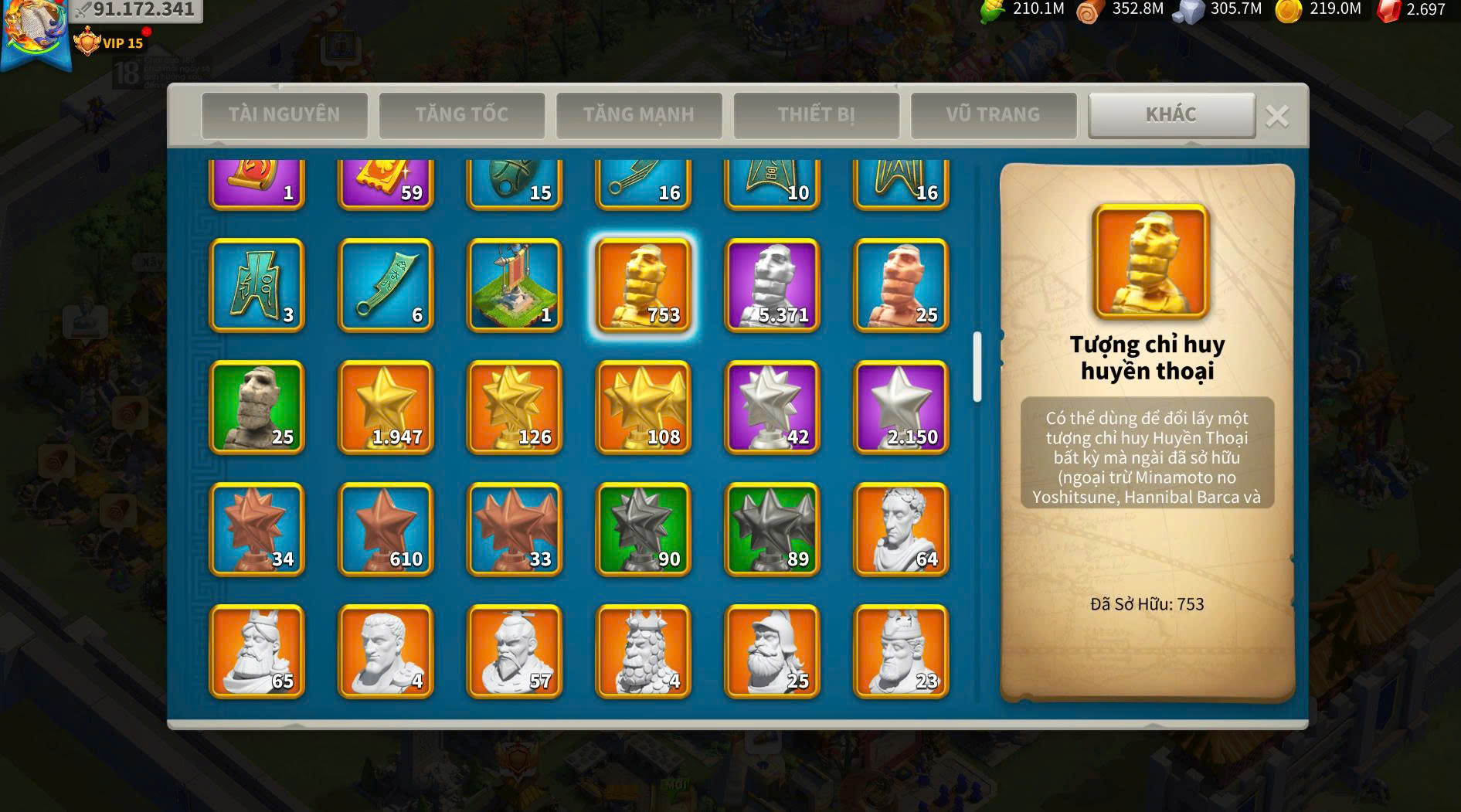This screenshot has width=1461, height=812.
Task: Choose the green stone statue with 25
Action: [257, 407]
